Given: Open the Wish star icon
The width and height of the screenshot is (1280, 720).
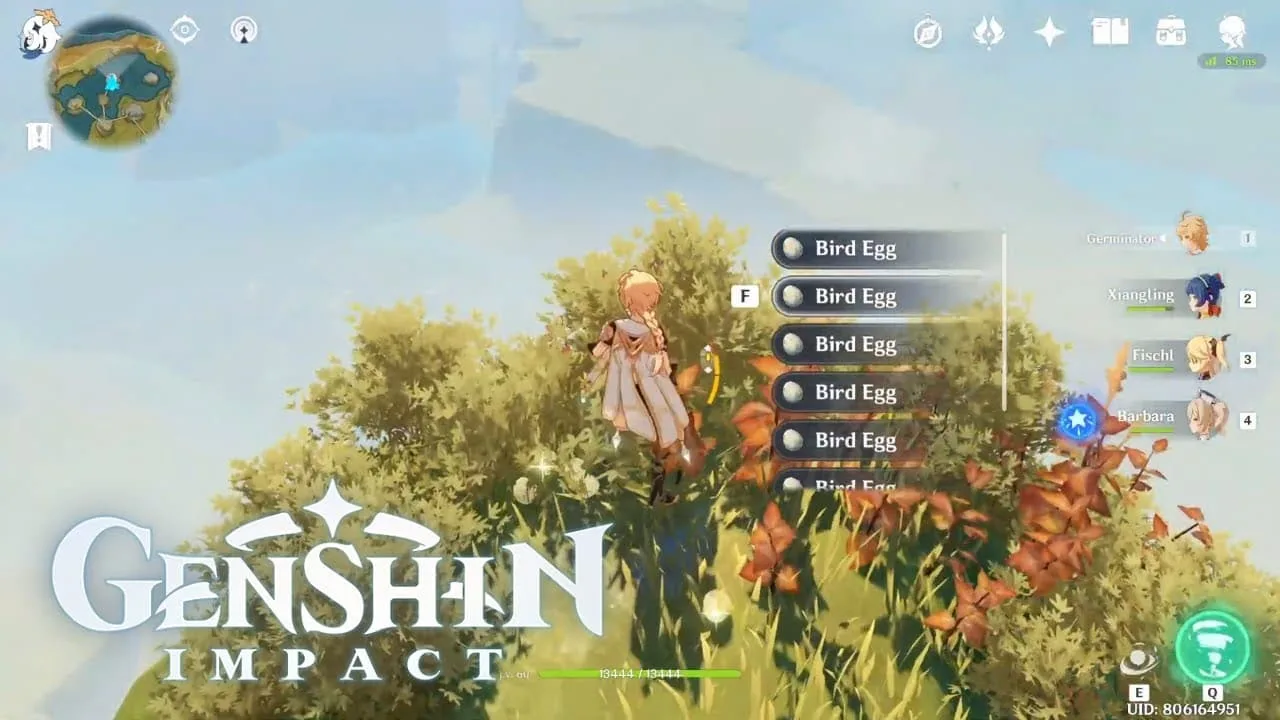Looking at the screenshot, I should coord(1047,34).
